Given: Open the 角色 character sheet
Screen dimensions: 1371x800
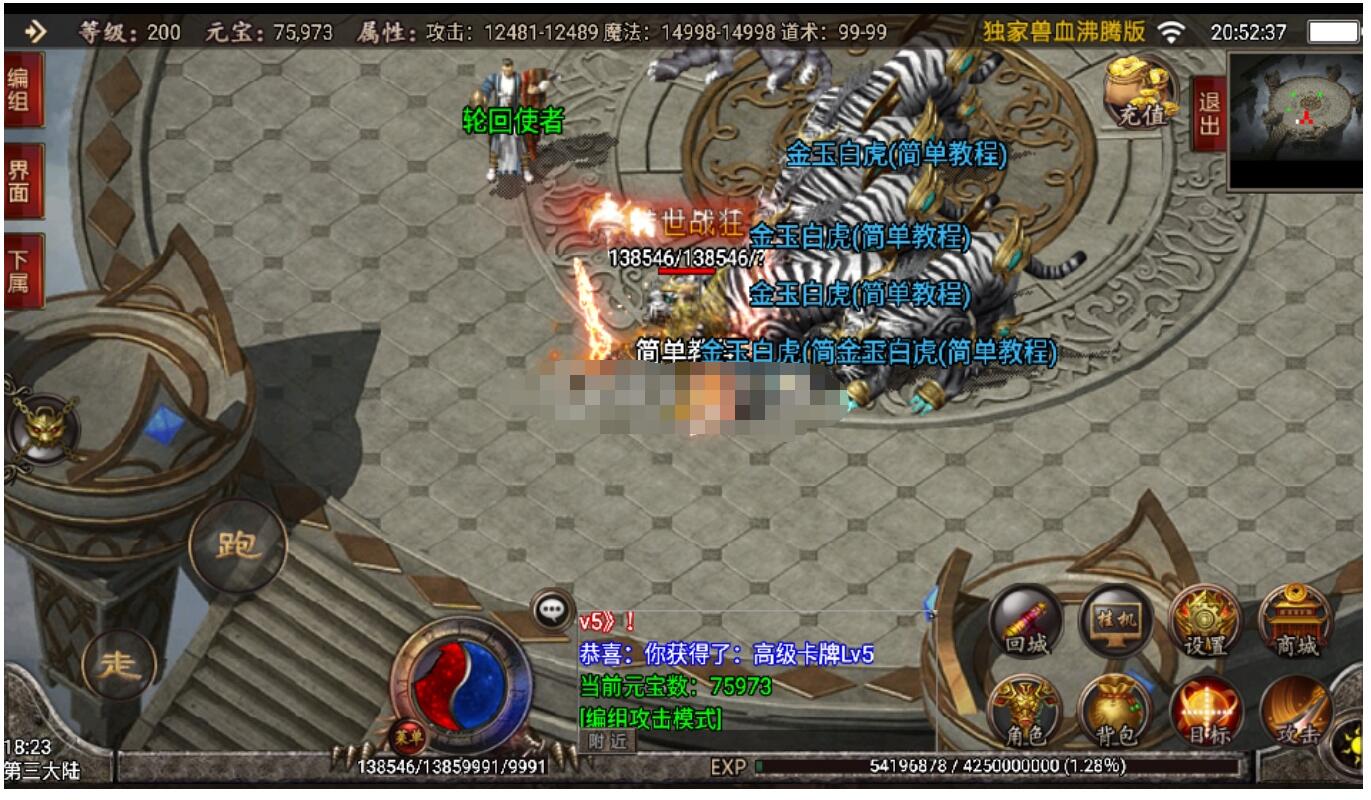Looking at the screenshot, I should click(1024, 712).
